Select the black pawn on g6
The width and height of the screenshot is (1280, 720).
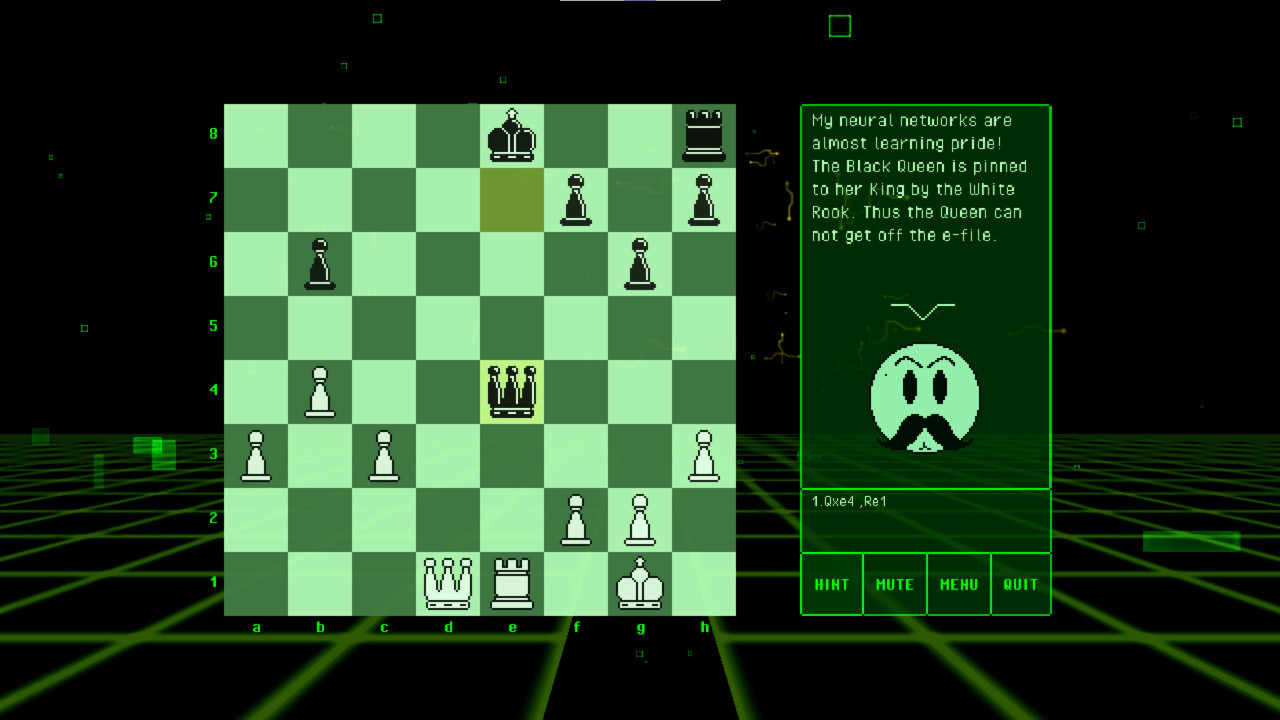coord(641,263)
